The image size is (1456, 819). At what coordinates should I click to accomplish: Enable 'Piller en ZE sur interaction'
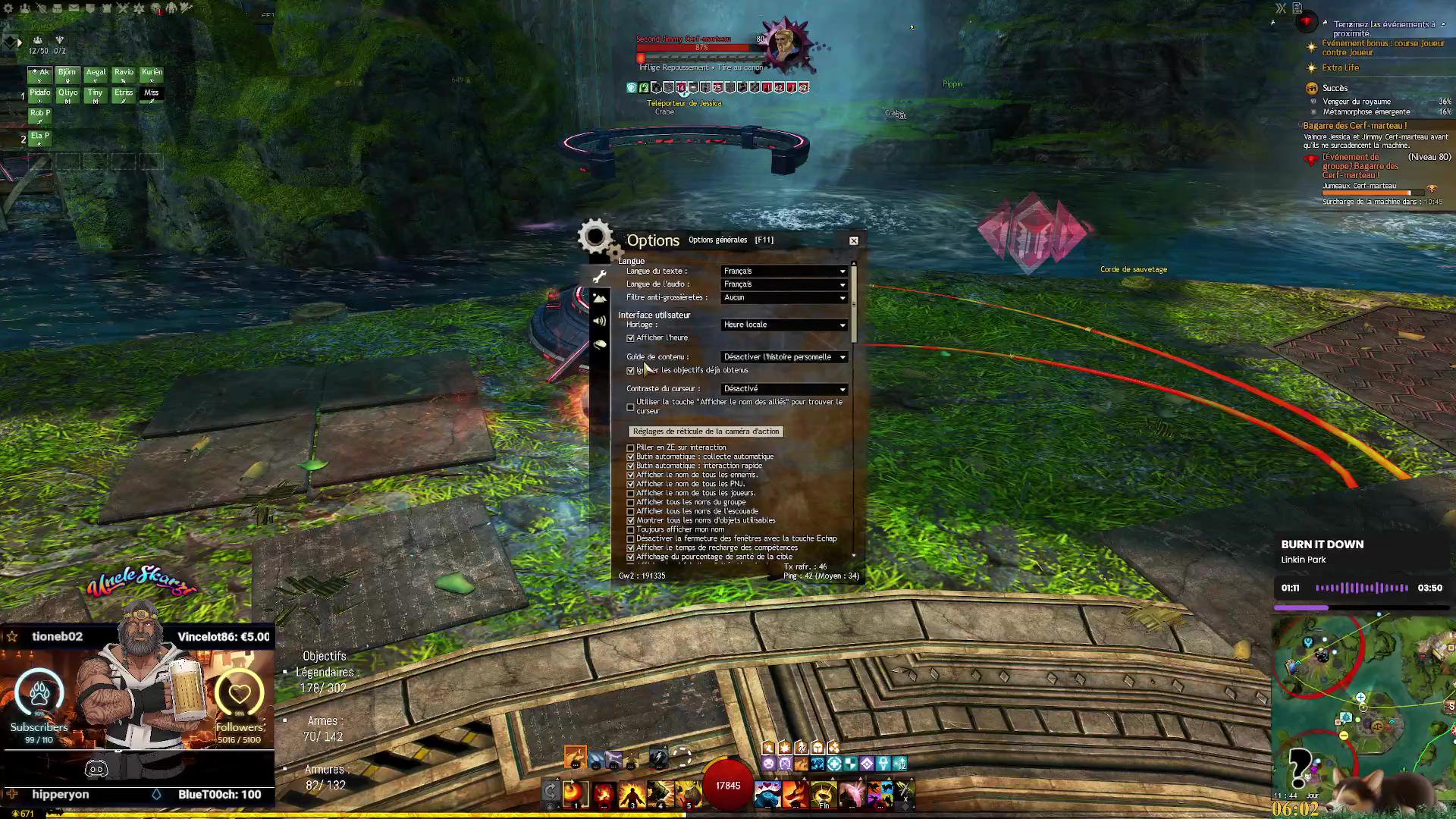click(630, 448)
